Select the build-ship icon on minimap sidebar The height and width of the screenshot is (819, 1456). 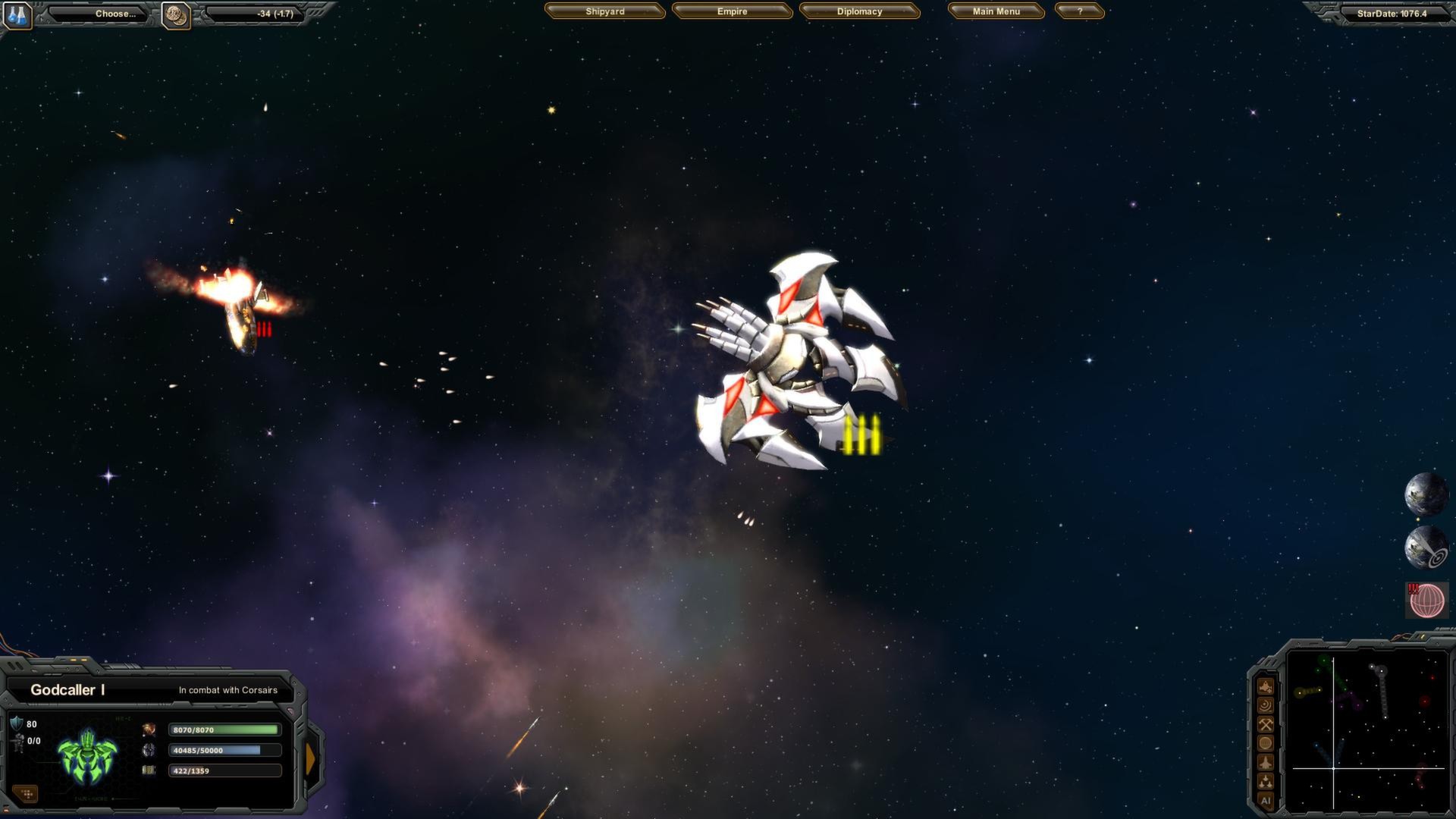1266,686
